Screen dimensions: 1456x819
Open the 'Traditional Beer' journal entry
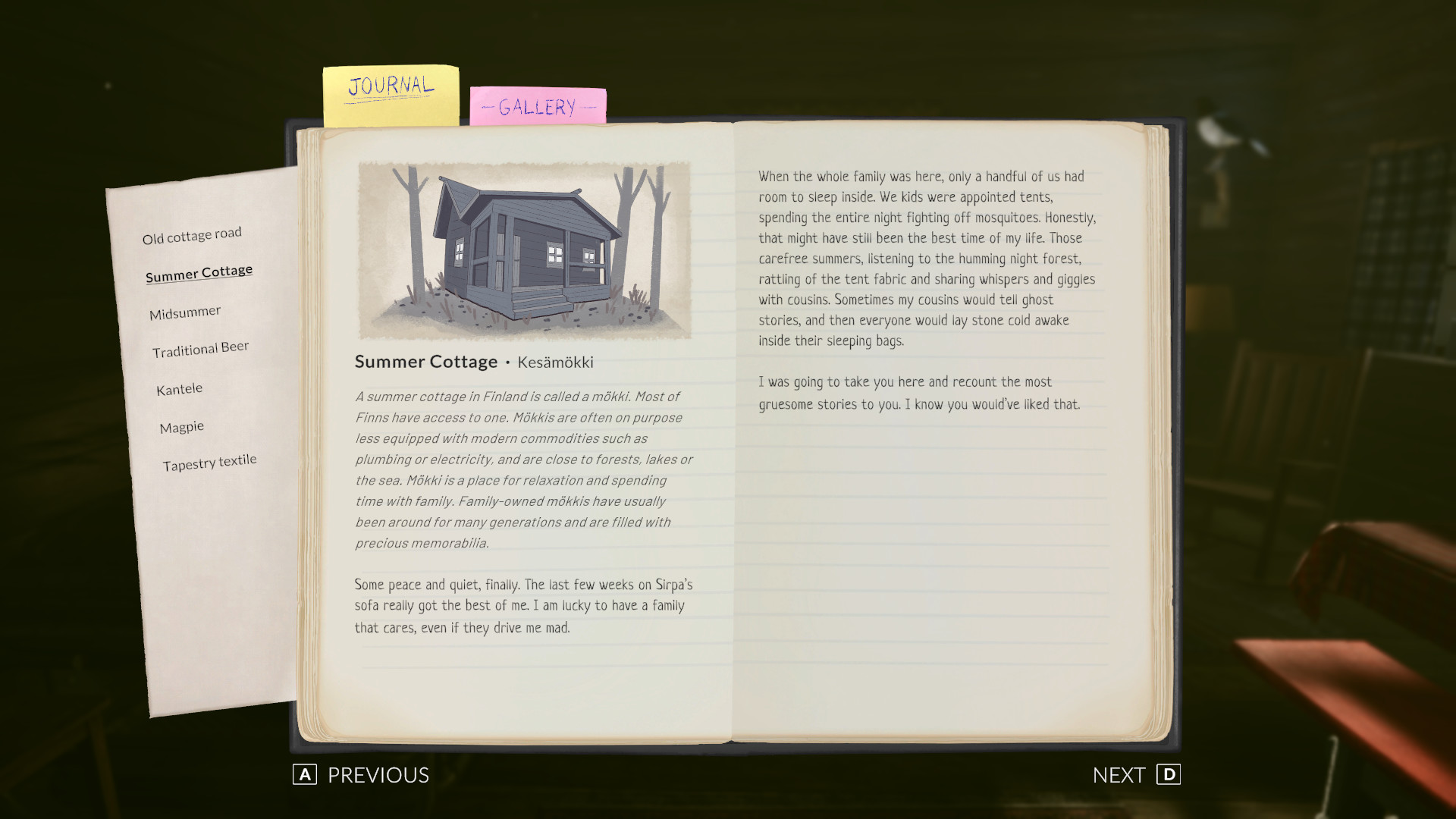199,348
